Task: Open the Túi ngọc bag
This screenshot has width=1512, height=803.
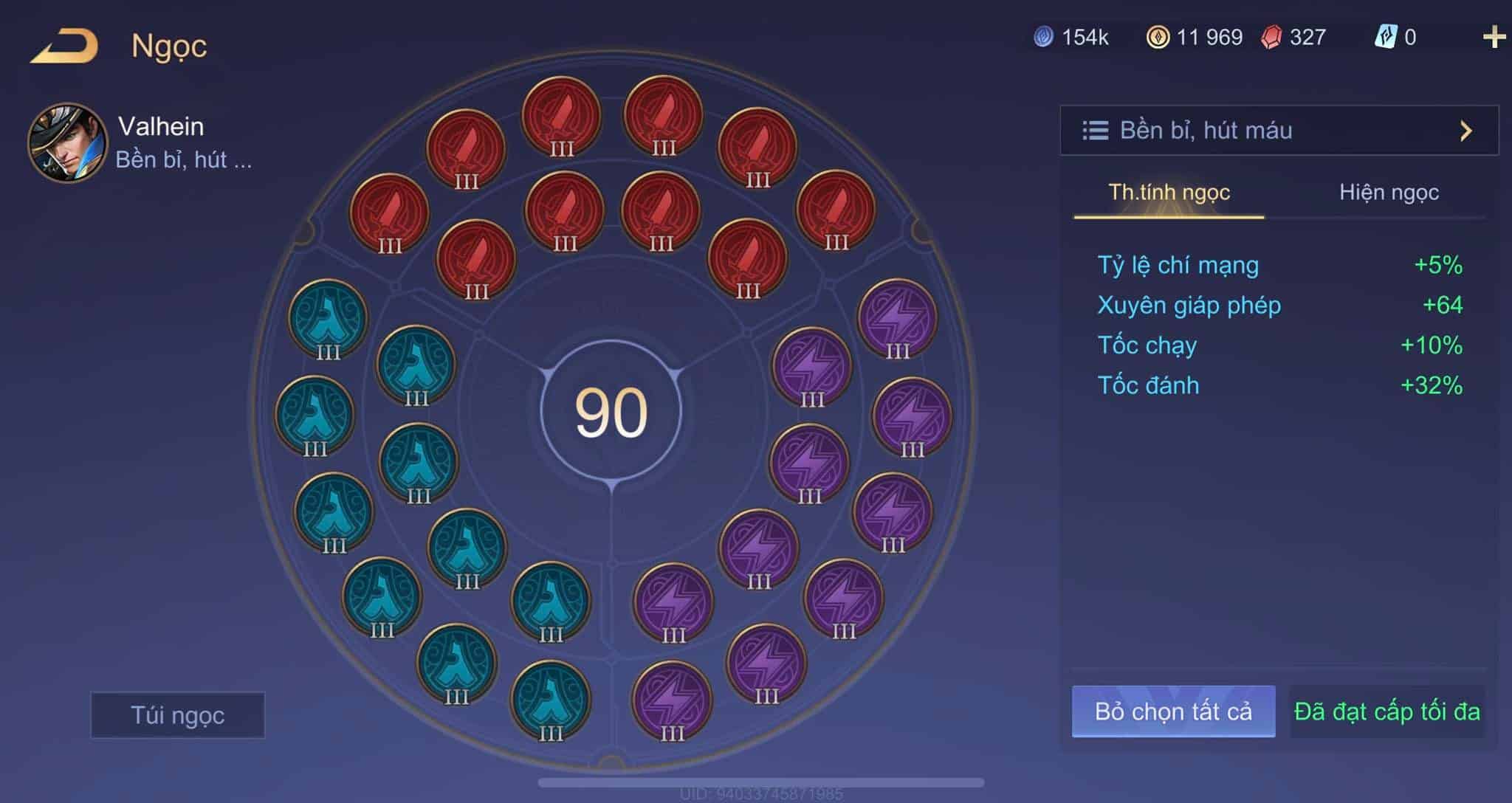Action: coord(177,715)
